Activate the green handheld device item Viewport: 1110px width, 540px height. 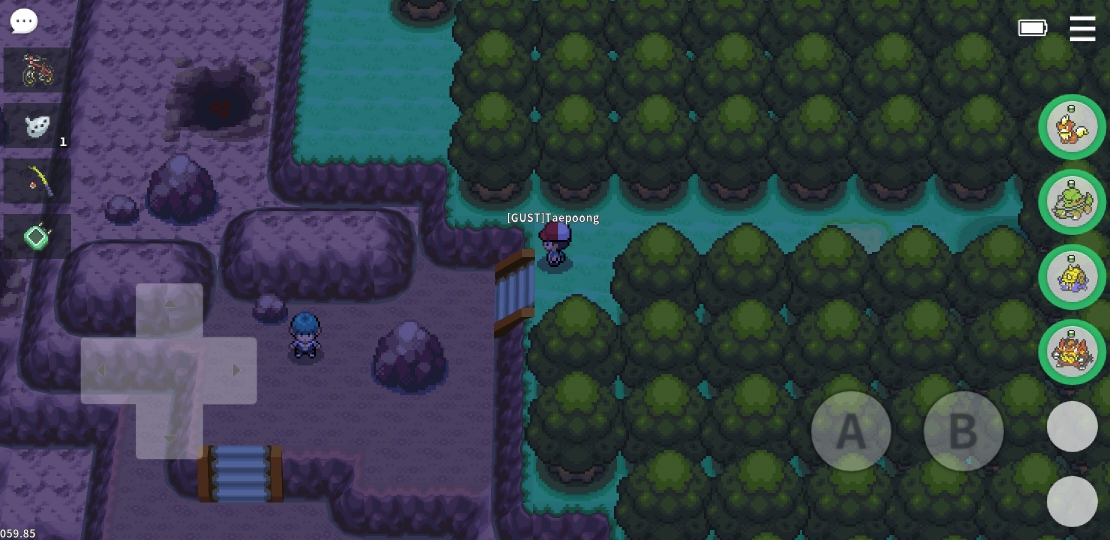(37, 236)
